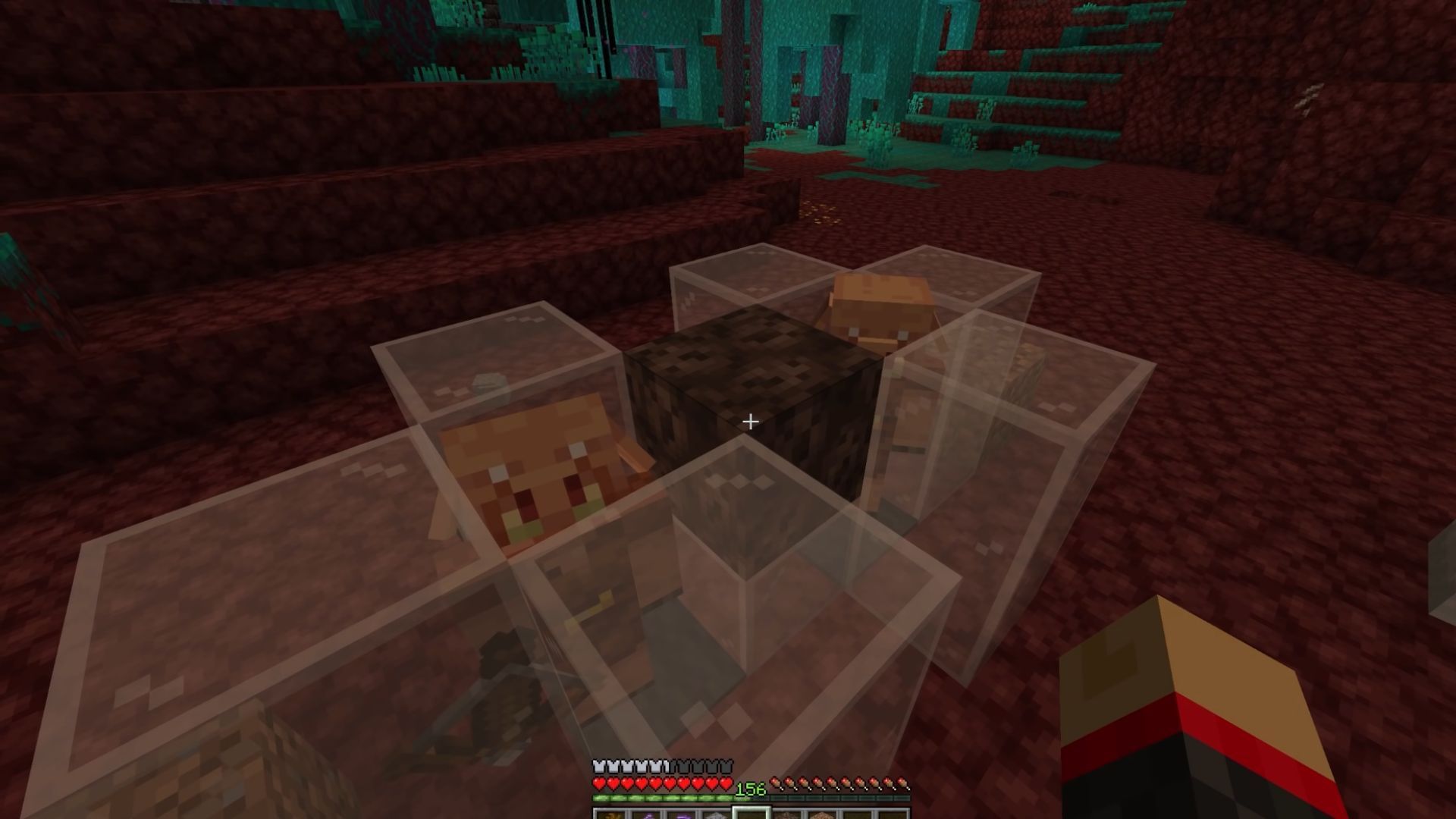Click the green XP level number 156

pyautogui.click(x=750, y=789)
